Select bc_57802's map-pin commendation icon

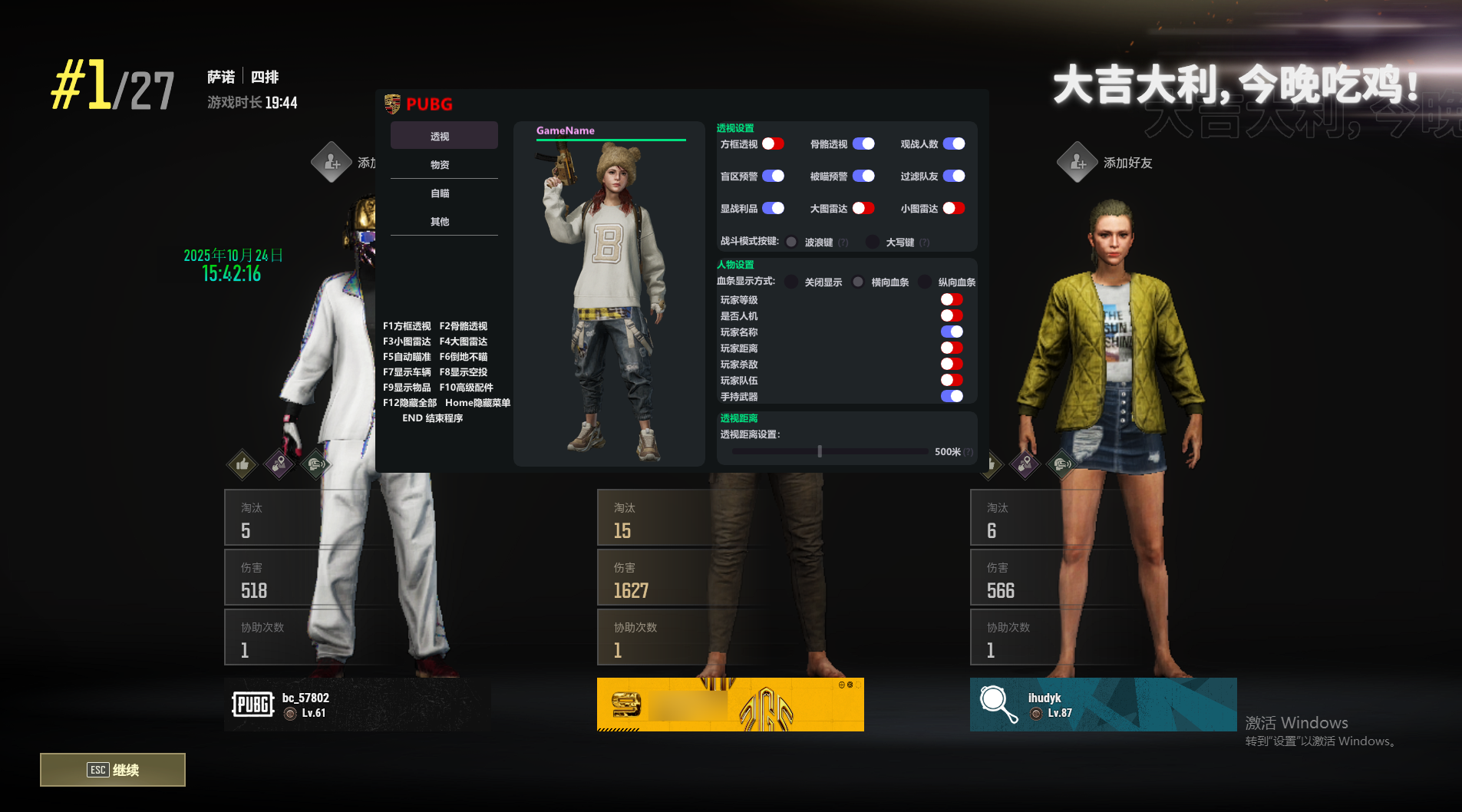[279, 464]
